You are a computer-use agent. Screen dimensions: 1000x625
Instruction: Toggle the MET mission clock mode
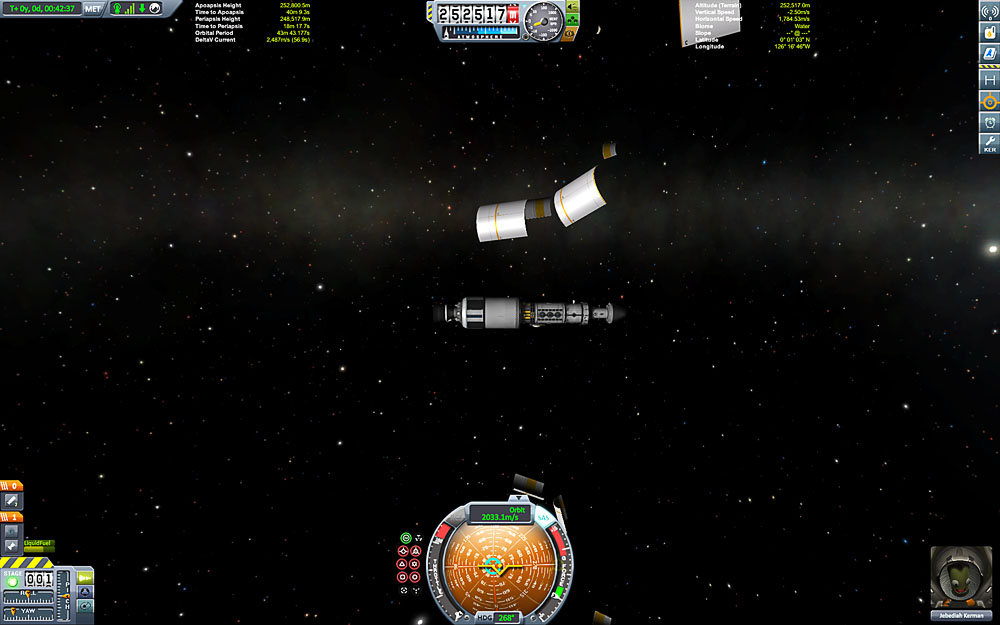click(x=93, y=8)
